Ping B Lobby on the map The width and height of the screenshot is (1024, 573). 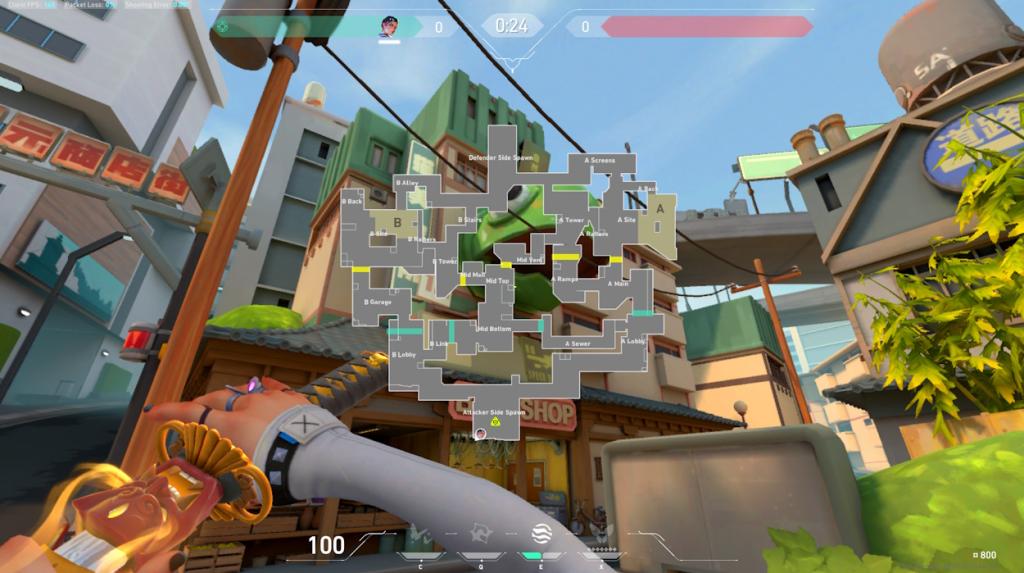coord(404,354)
